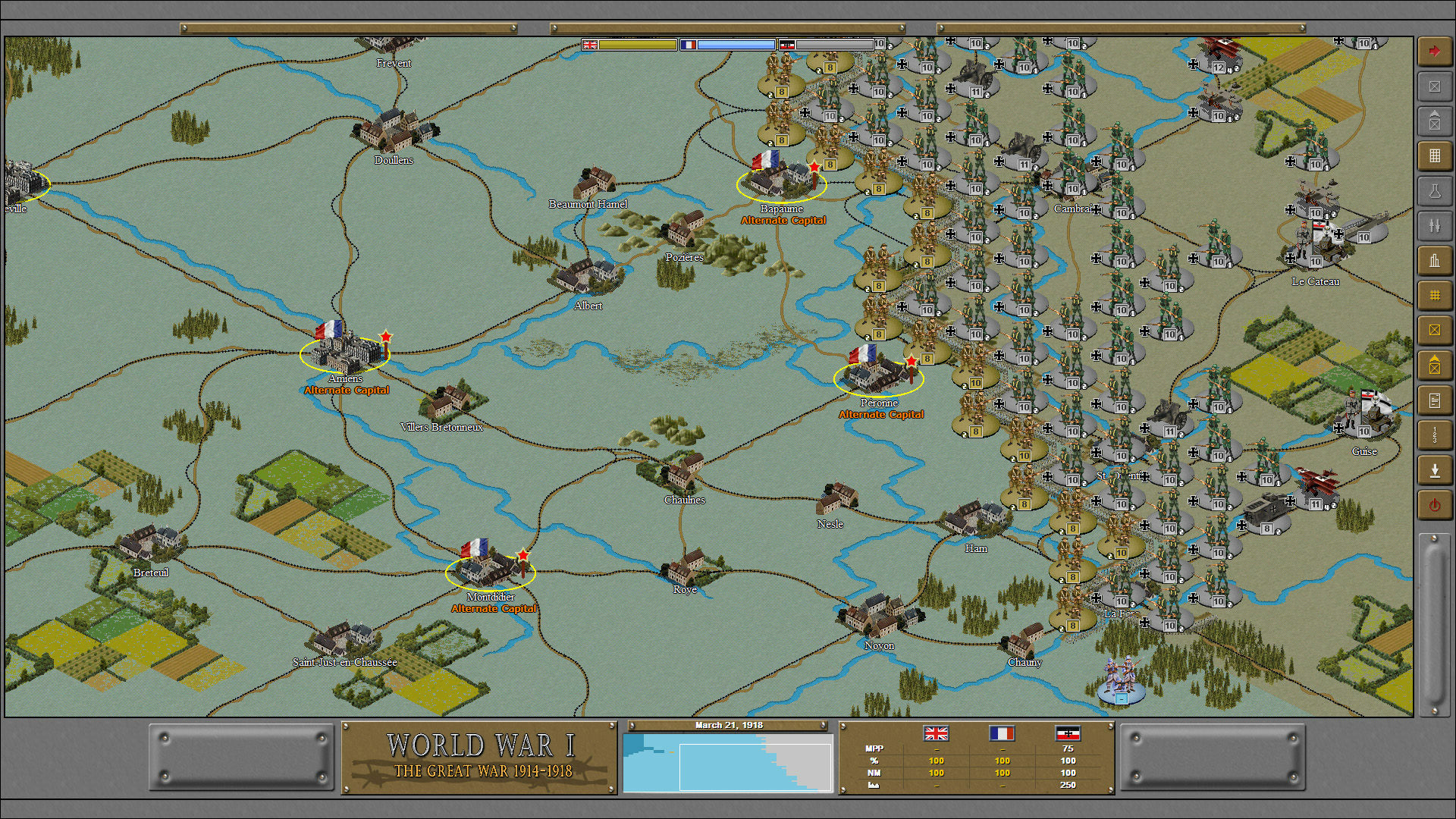
Task: Select the research flask icon
Action: (x=1434, y=191)
